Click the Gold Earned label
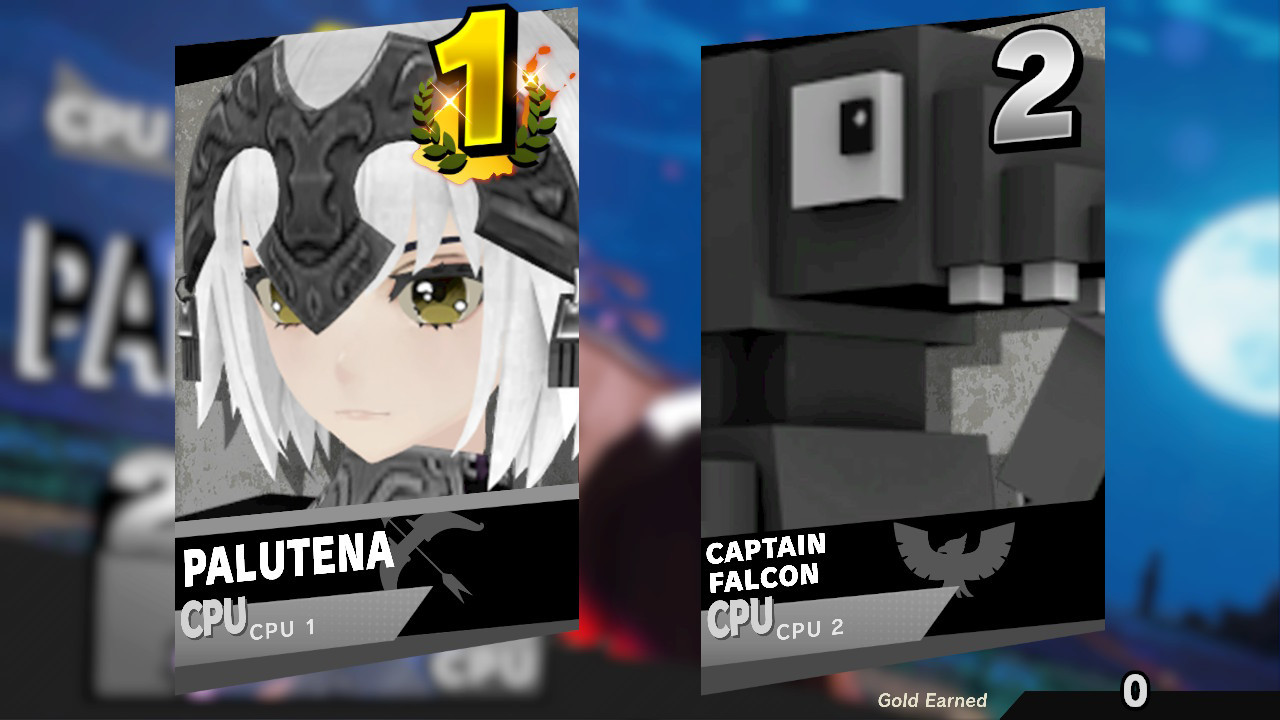This screenshot has height=720, width=1280. point(931,698)
